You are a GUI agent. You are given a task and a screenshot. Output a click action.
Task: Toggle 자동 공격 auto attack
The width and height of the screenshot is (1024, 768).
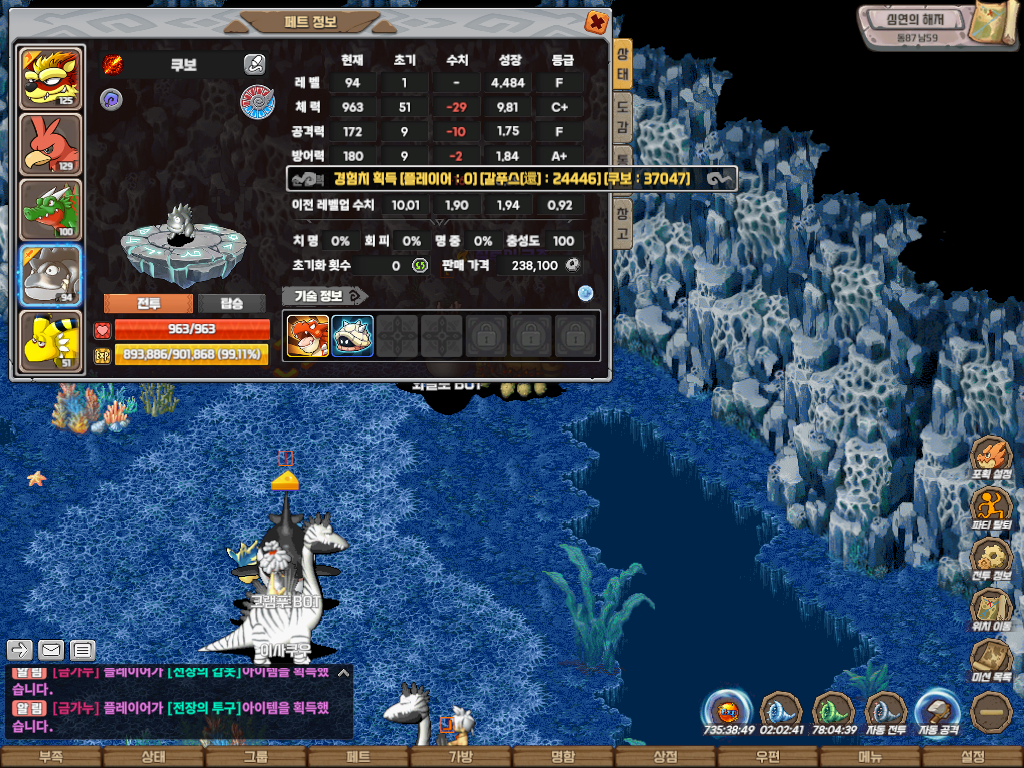938,713
